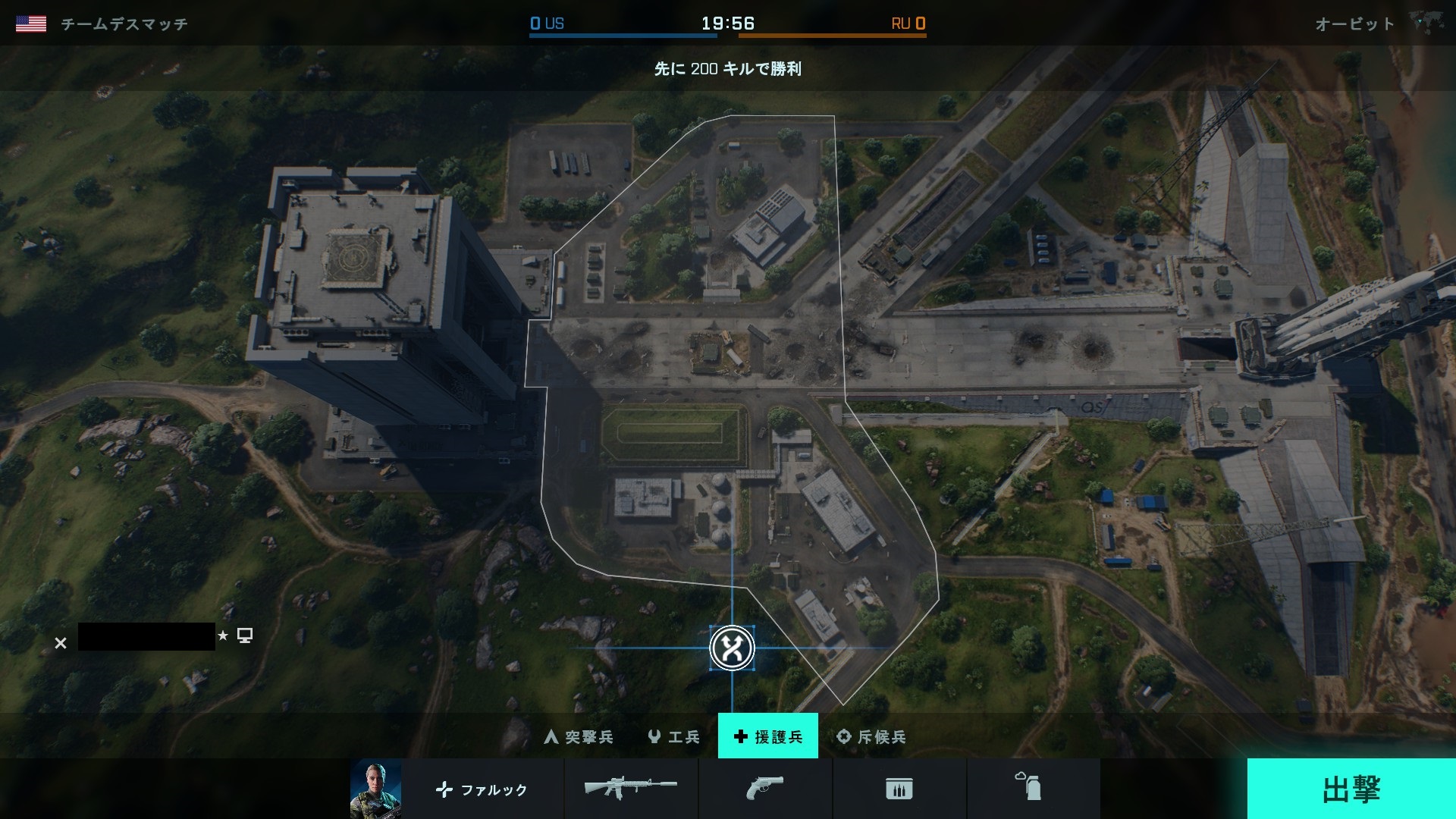Switch to the 斥候兵 recon class
1456x819 pixels.
[x=871, y=736]
